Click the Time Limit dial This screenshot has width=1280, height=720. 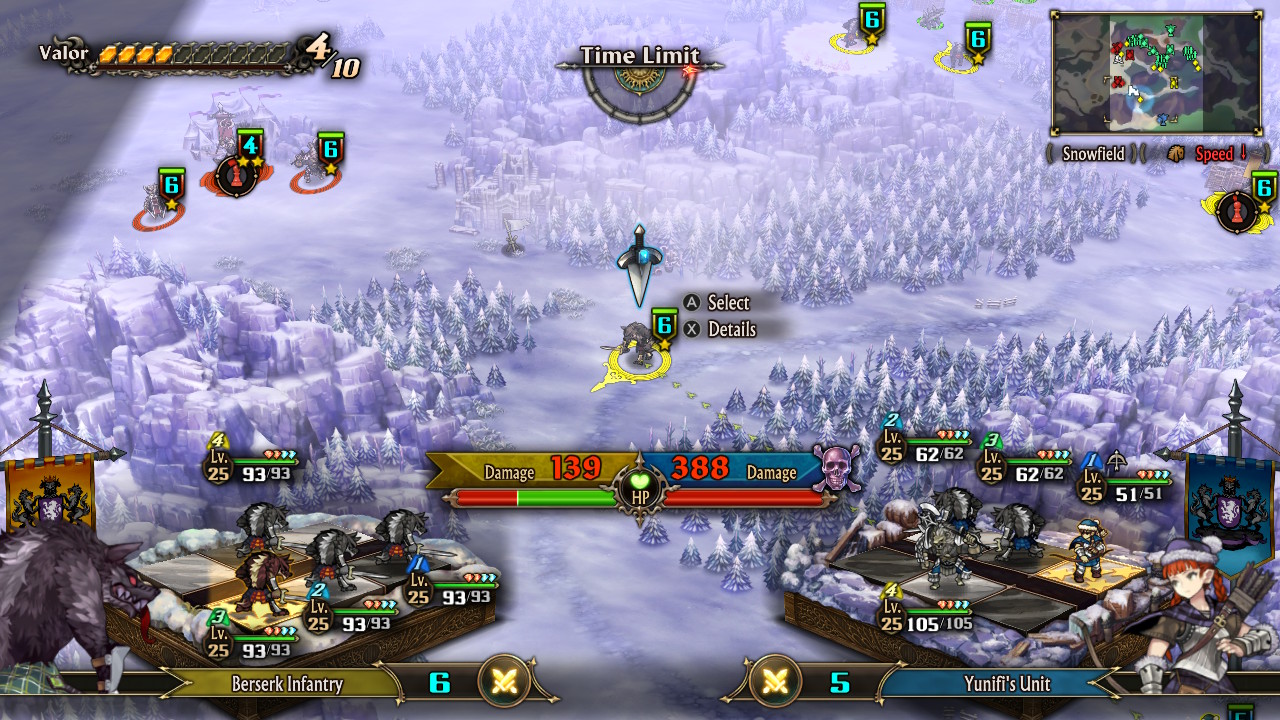640,87
